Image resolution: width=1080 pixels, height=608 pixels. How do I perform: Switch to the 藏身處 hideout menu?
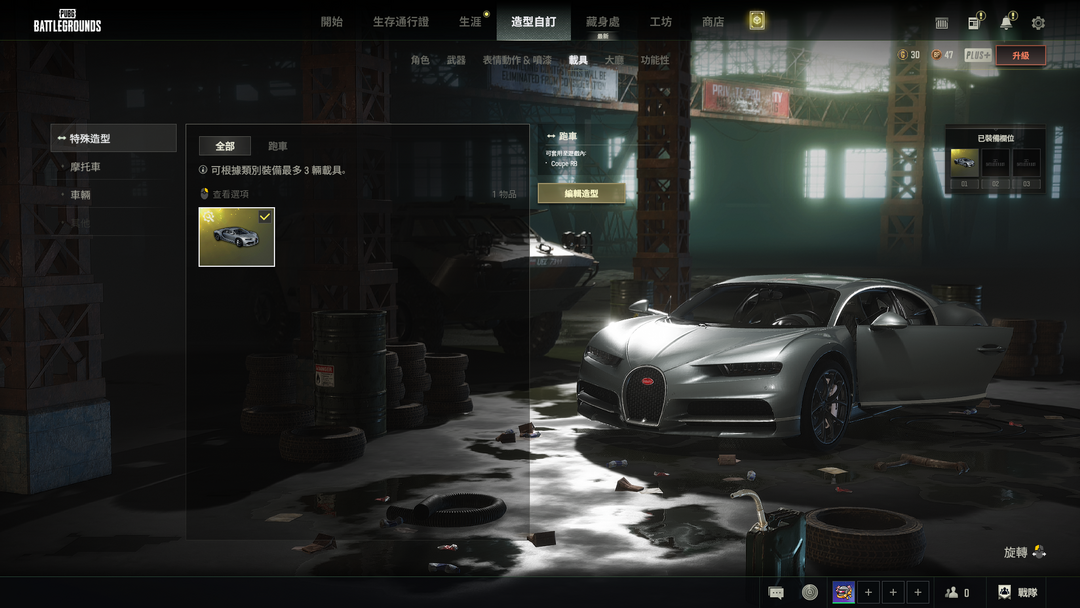602,22
